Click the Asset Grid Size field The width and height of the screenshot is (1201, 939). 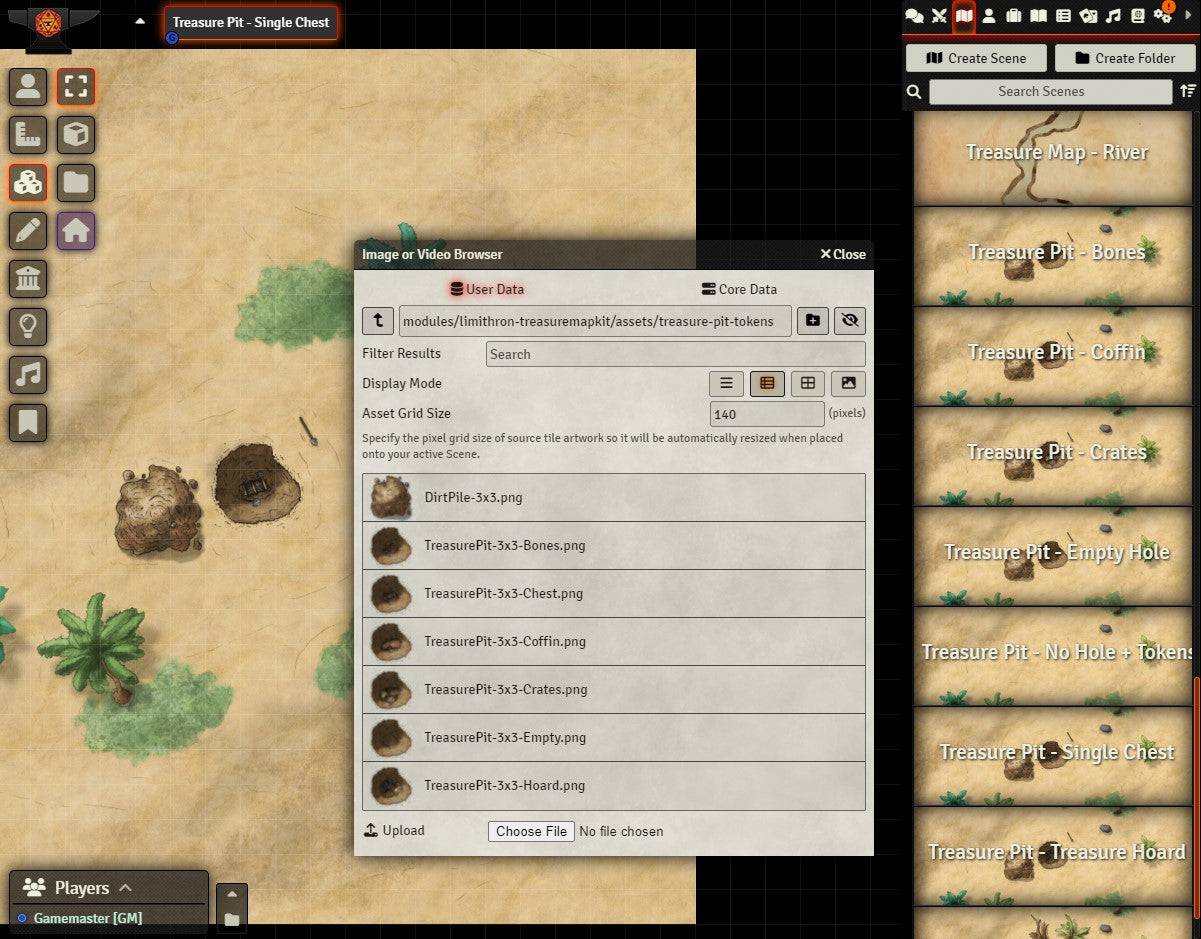pos(766,414)
